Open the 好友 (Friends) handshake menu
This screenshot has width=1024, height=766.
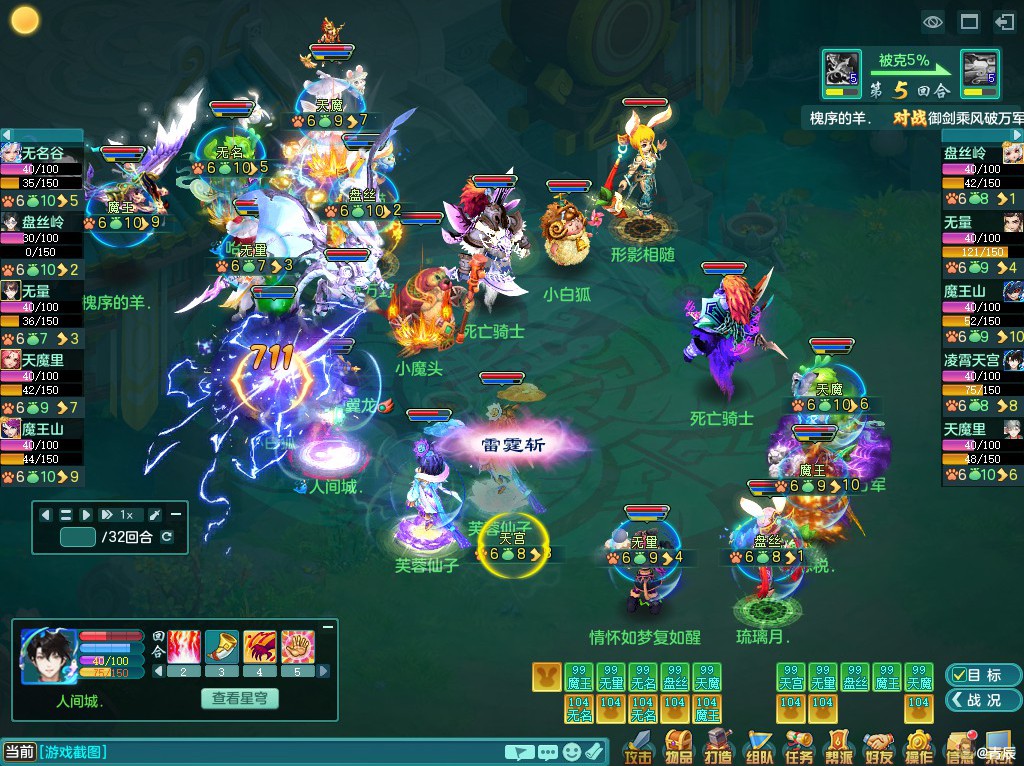pos(879,746)
